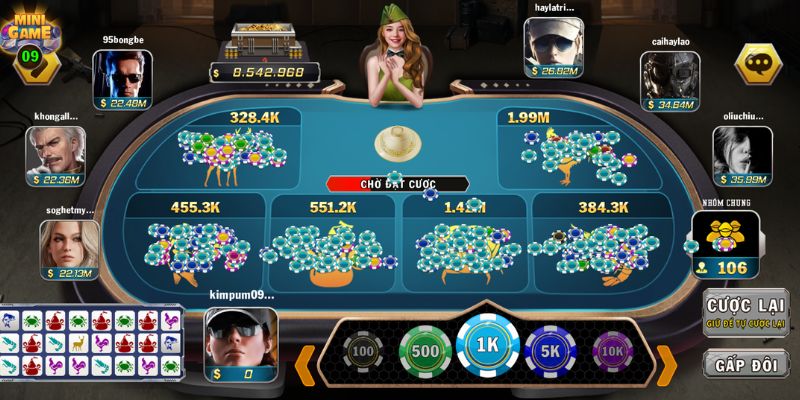Viewport: 800px width, 400px height.
Task: Select the 100 chip
Action: pos(362,353)
